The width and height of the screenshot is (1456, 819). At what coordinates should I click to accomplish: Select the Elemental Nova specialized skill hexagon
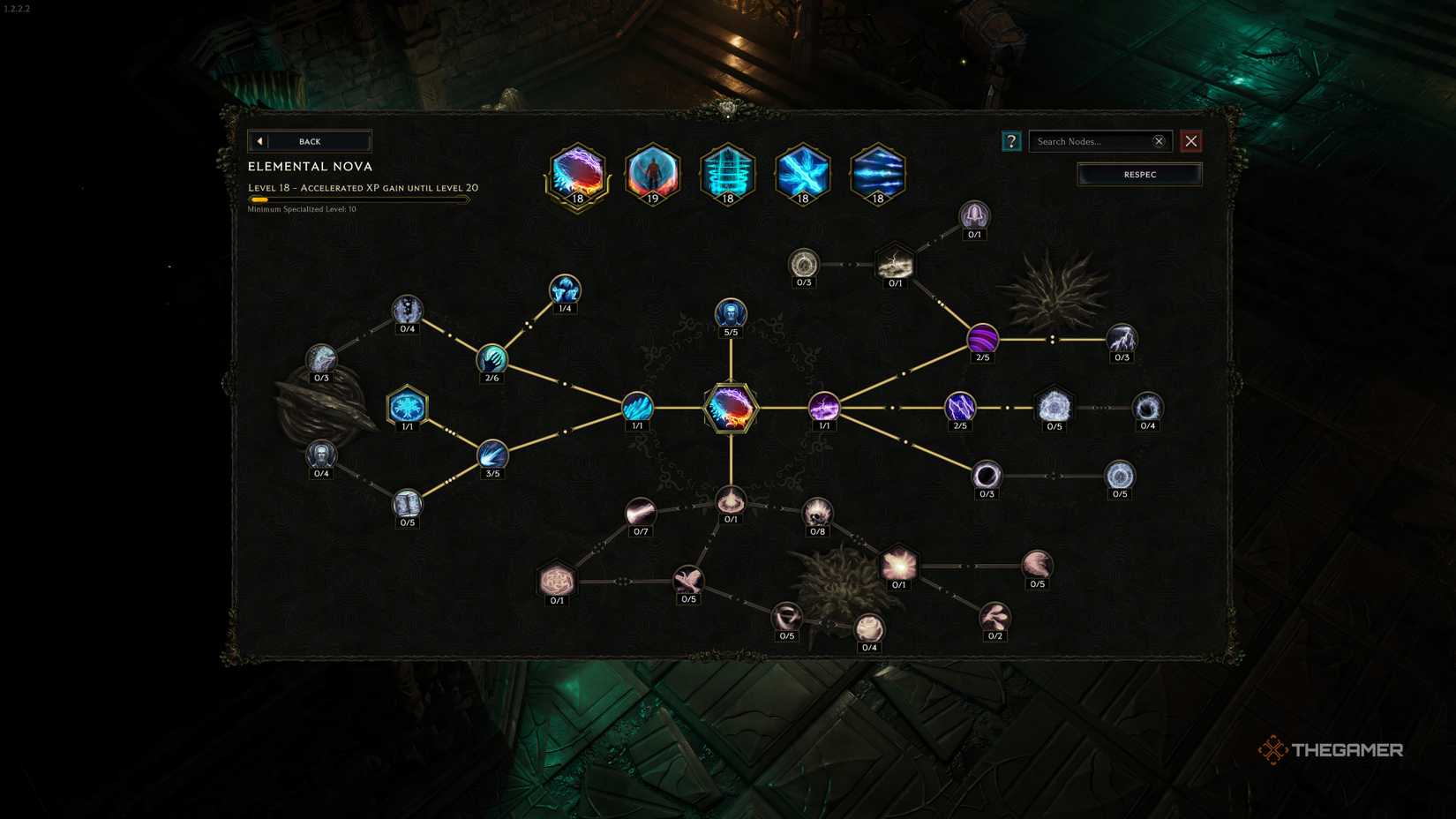tap(577, 174)
